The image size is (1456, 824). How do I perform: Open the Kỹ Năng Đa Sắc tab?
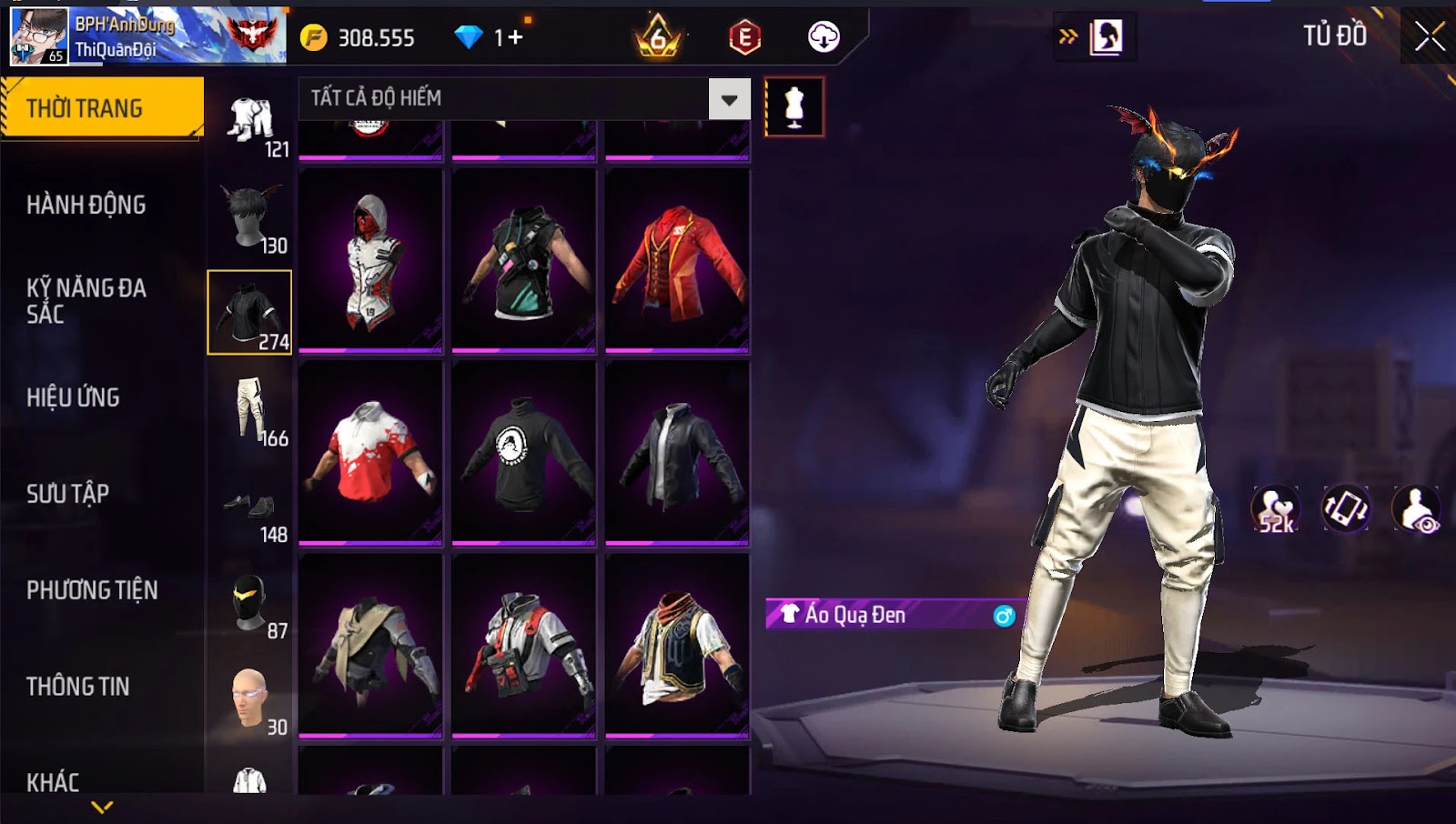[86, 301]
